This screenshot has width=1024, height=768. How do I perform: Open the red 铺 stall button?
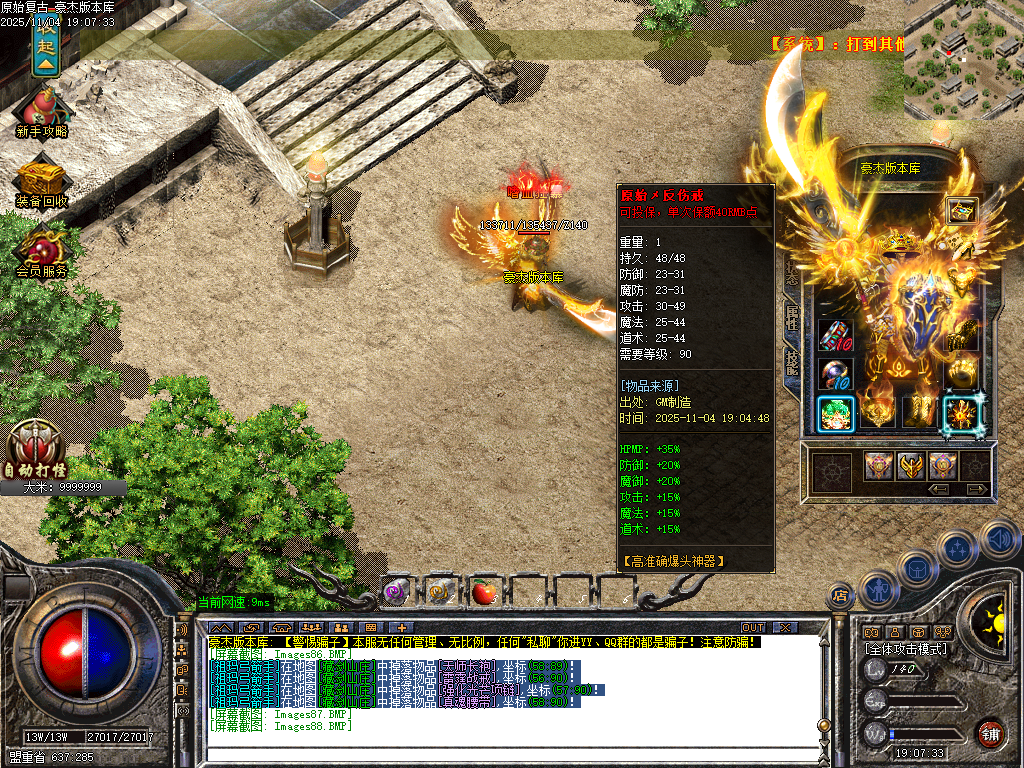click(x=990, y=733)
